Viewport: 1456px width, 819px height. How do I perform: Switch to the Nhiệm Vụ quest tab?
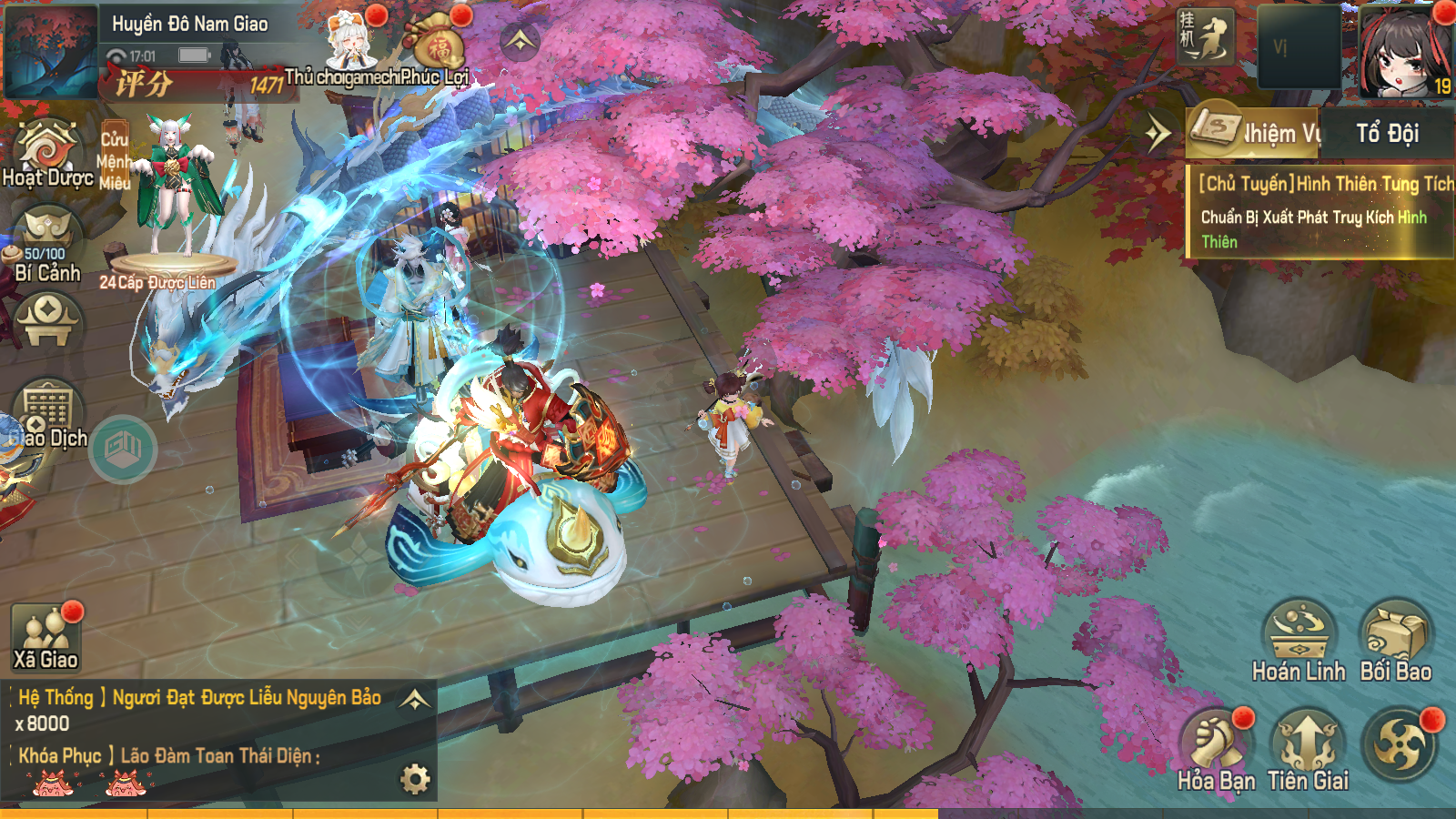pos(1256,133)
